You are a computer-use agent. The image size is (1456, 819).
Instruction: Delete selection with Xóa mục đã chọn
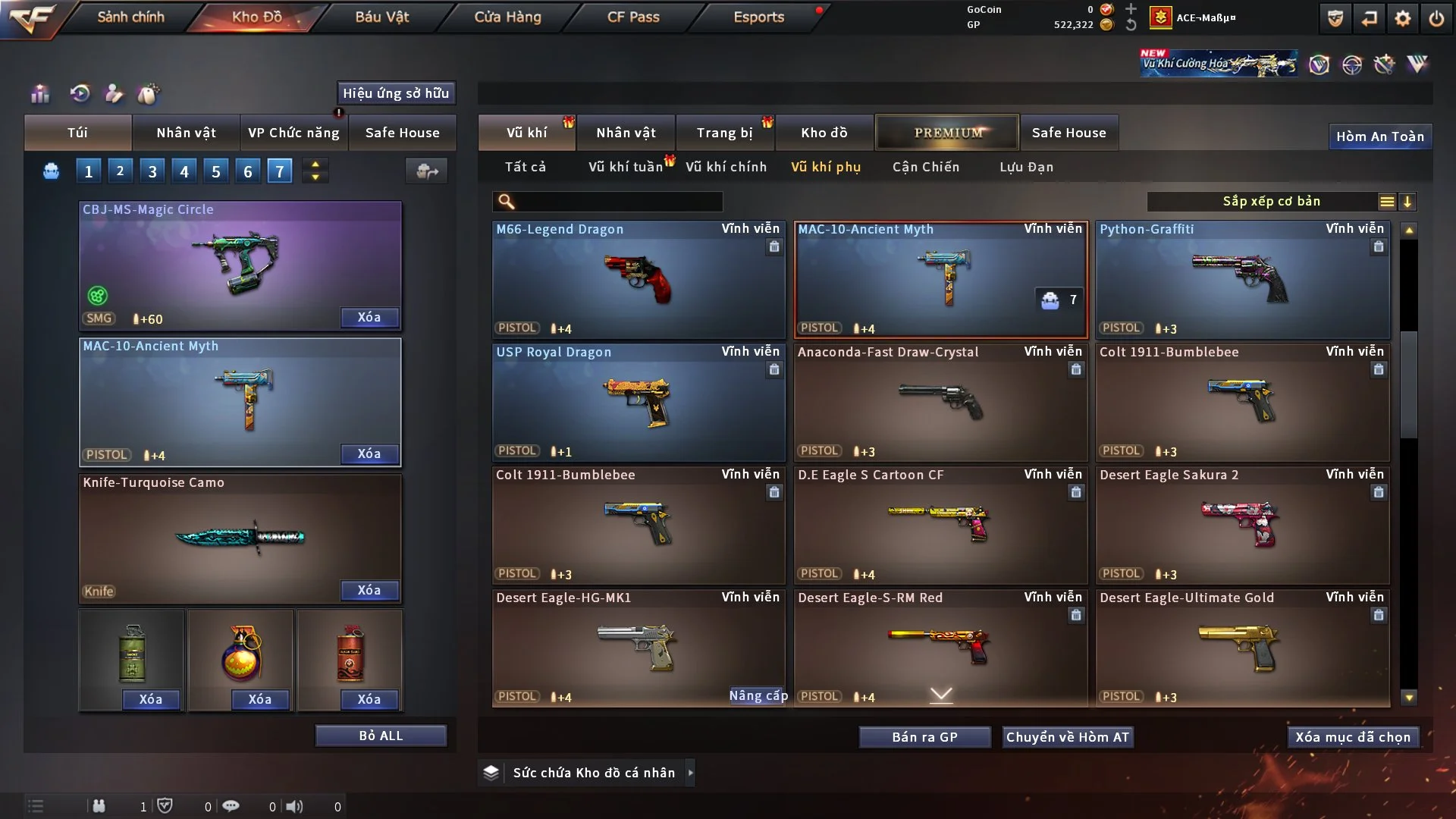[x=1352, y=737]
